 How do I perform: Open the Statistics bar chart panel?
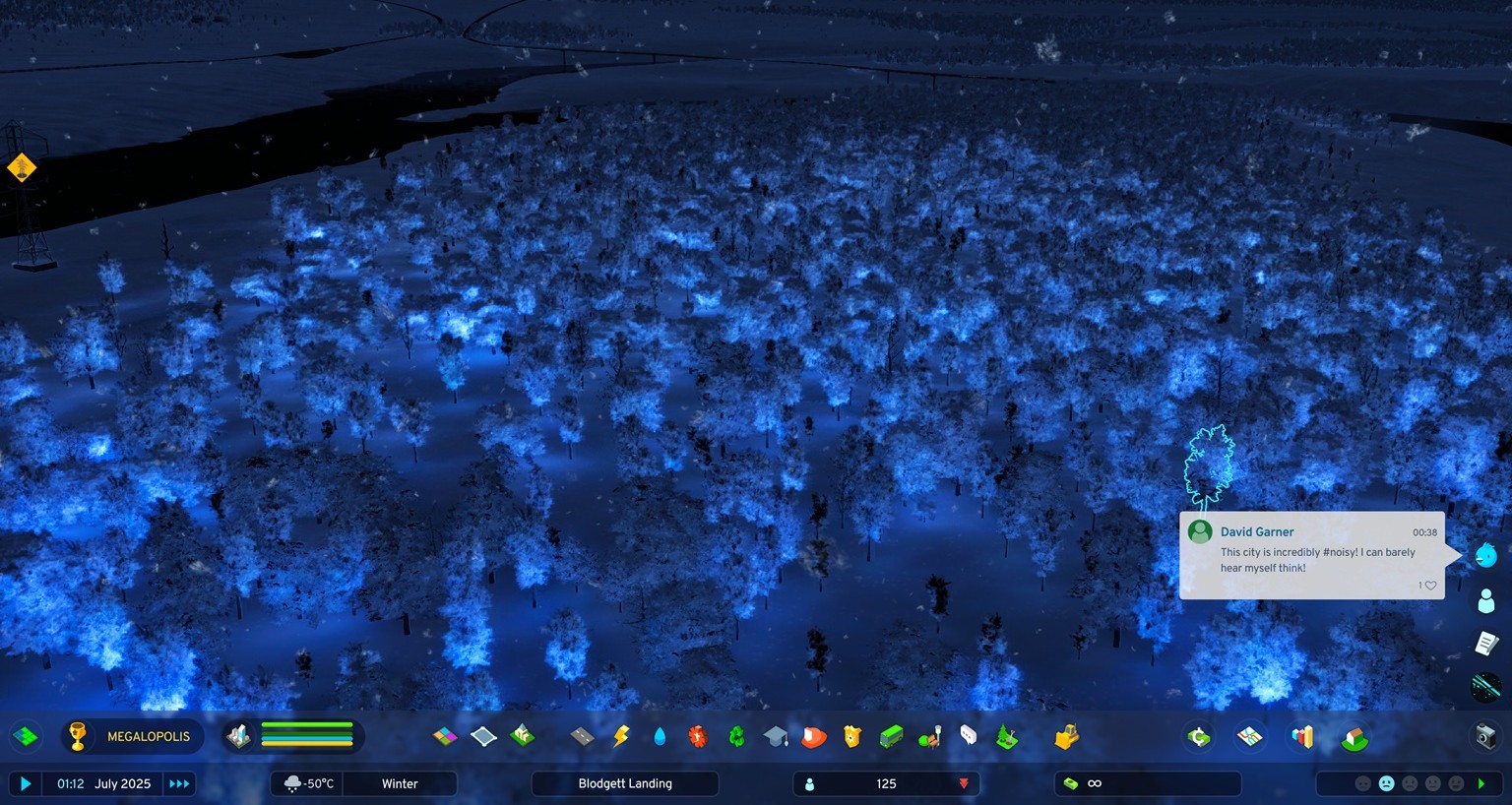pos(1301,736)
